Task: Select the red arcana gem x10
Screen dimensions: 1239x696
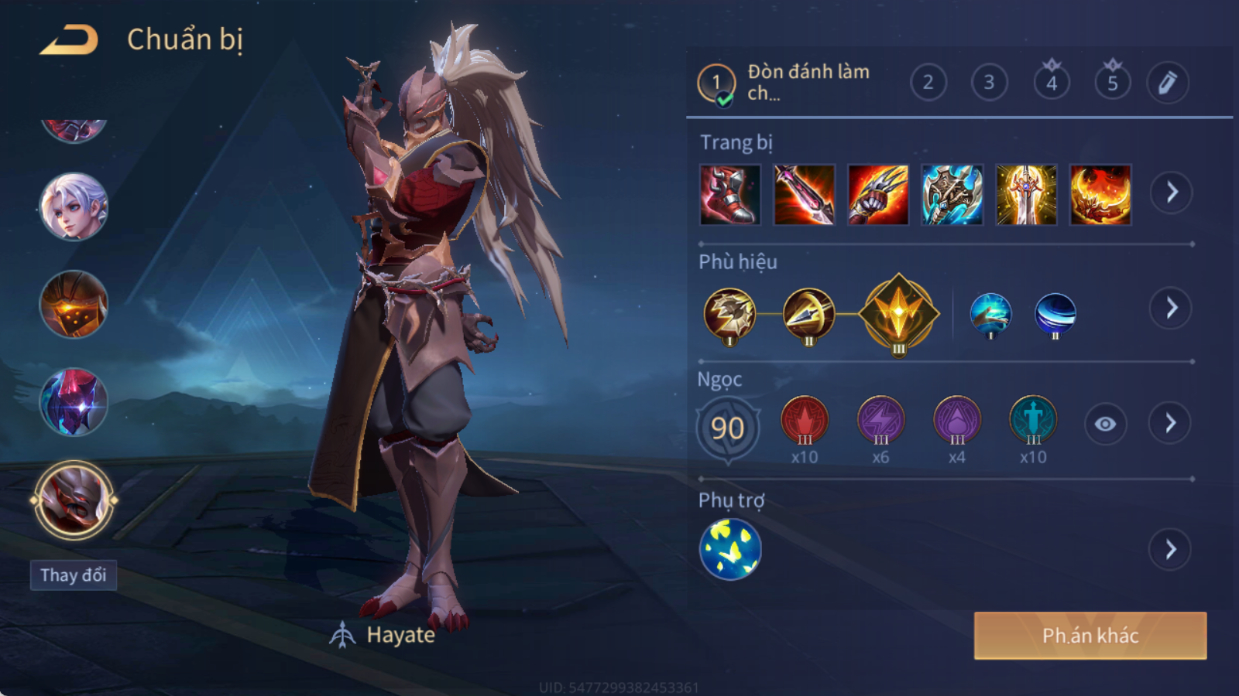Action: click(x=804, y=421)
